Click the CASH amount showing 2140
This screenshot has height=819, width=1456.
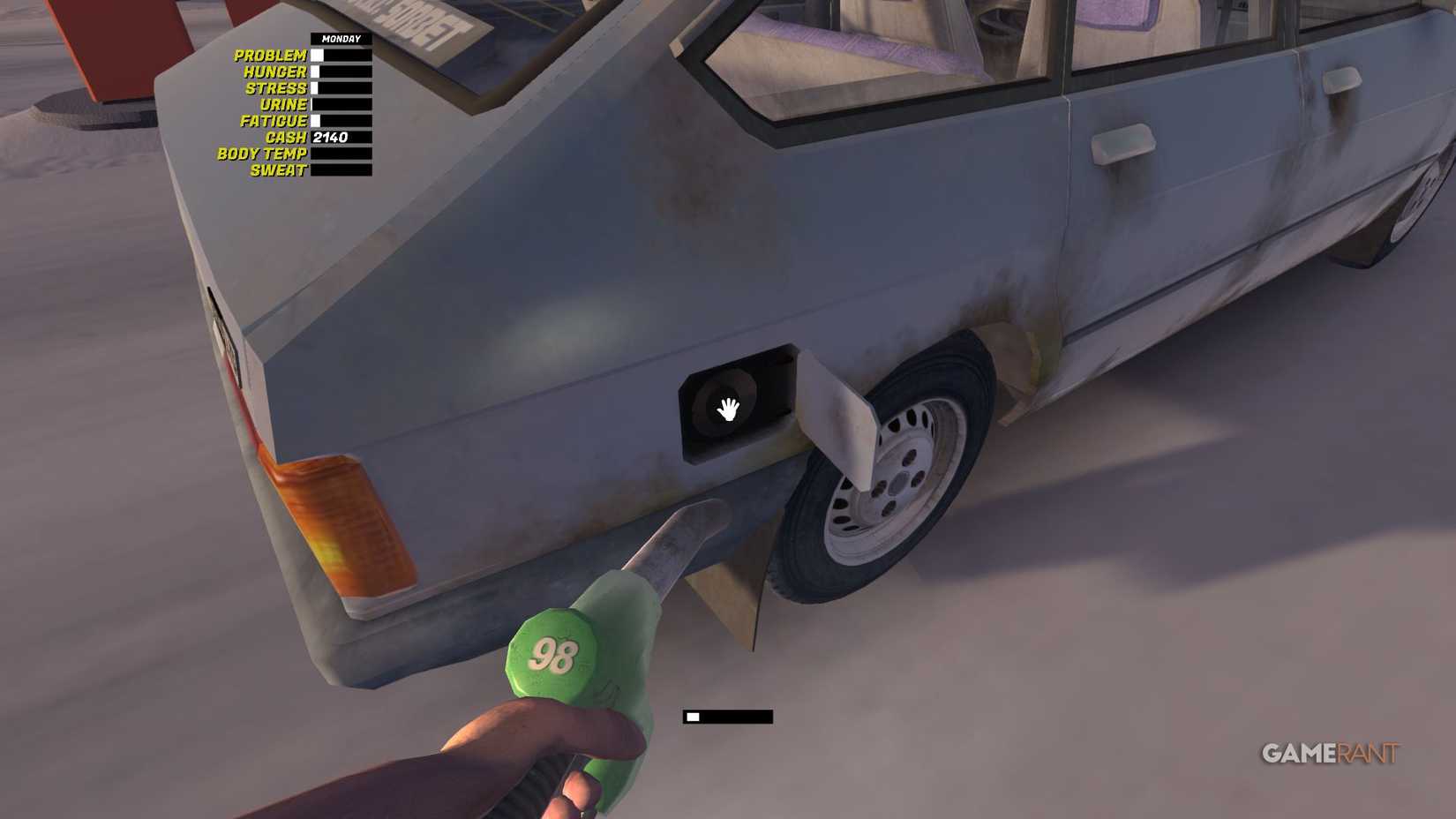333,138
